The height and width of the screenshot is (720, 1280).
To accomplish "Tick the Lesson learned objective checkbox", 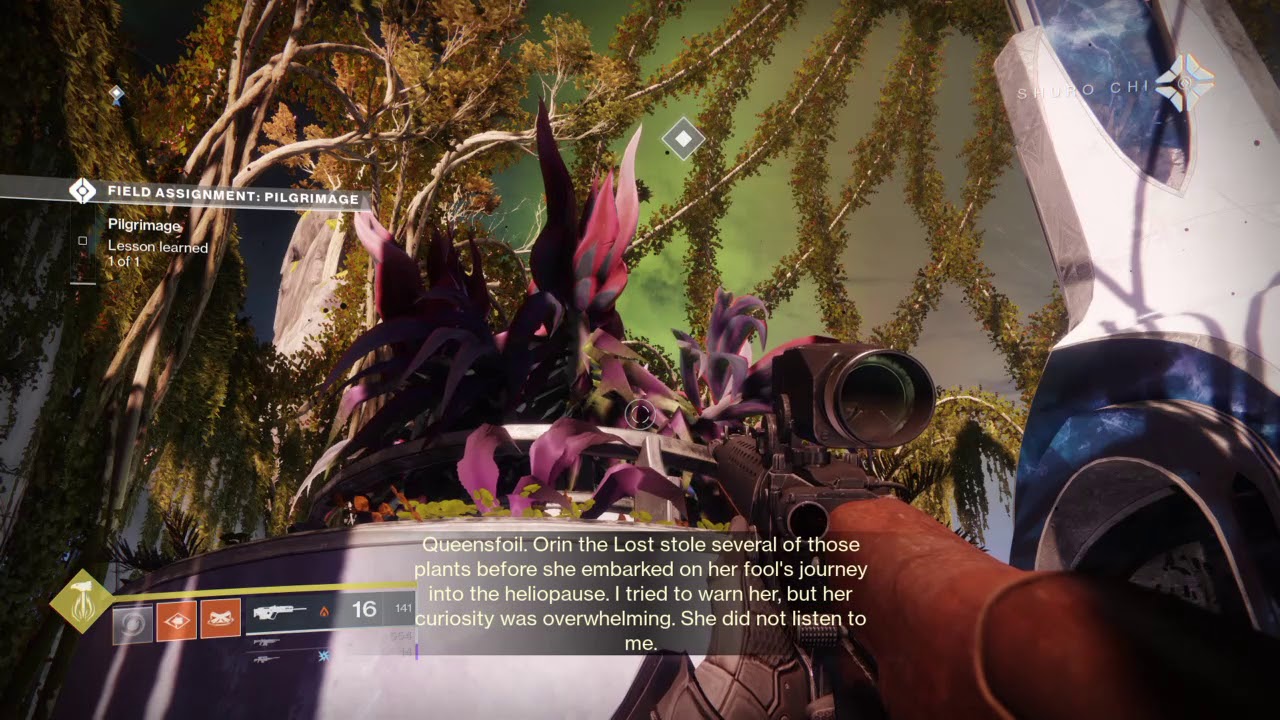I will (x=83, y=241).
